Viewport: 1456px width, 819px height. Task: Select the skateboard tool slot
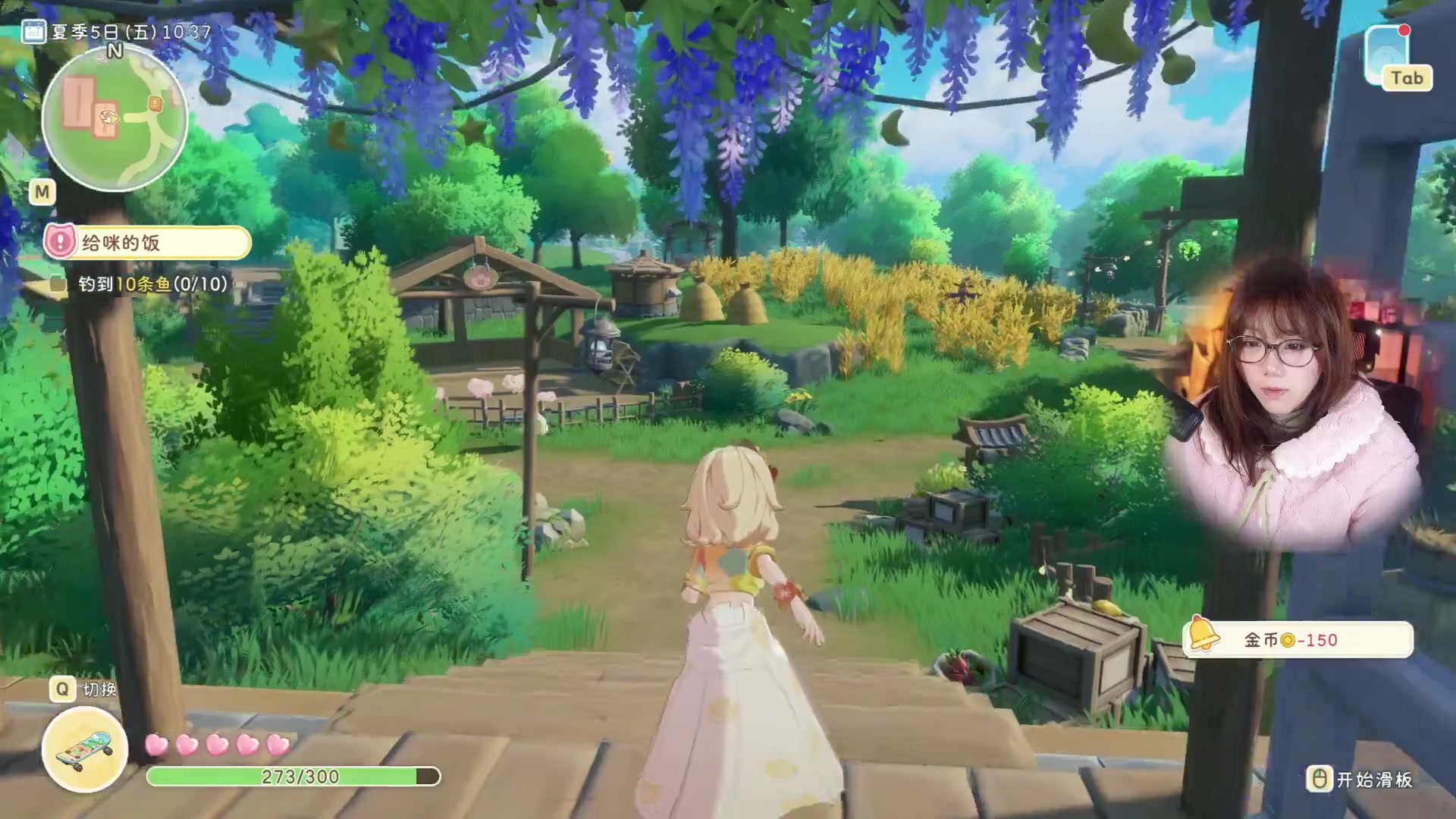pyautogui.click(x=85, y=748)
